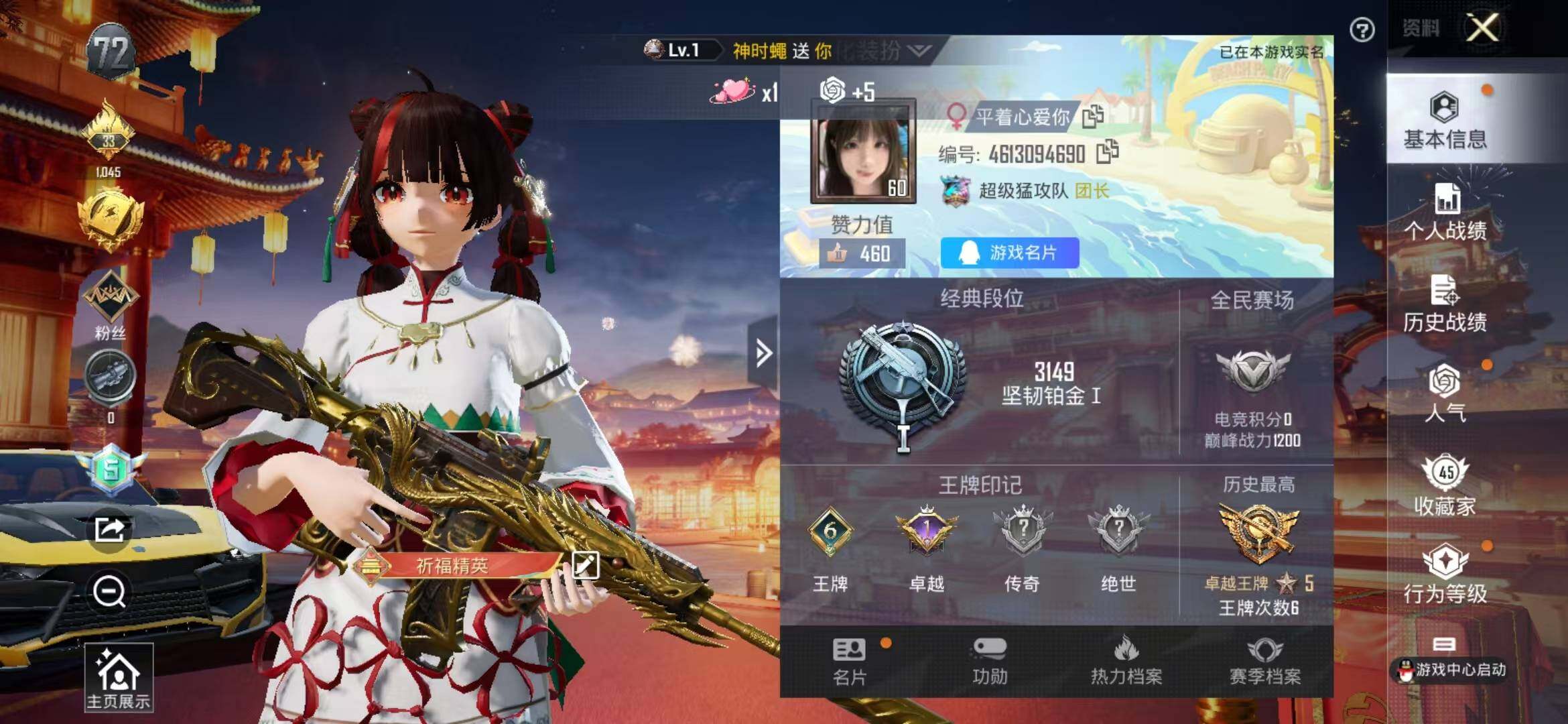Screen dimensions: 1568x724
Task: Open the 名片 card tab at bottom
Action: [x=850, y=662]
